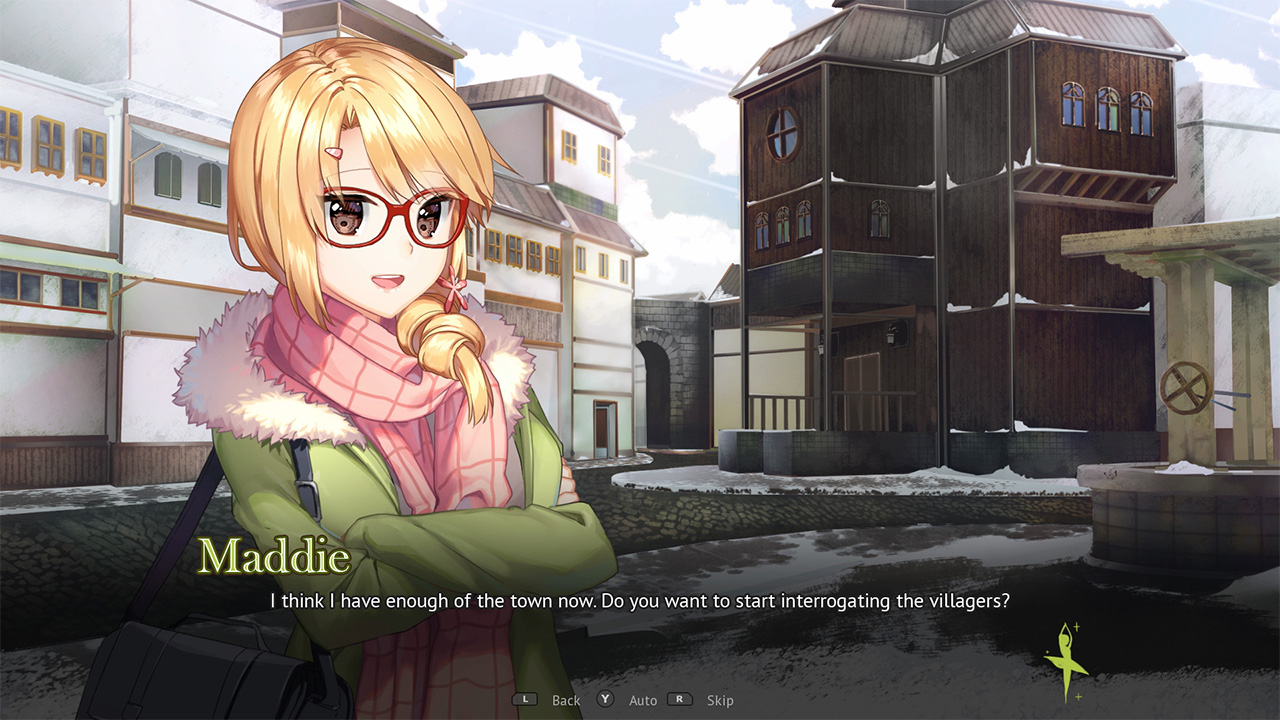
Task: Activate Skip mode
Action: click(x=721, y=700)
